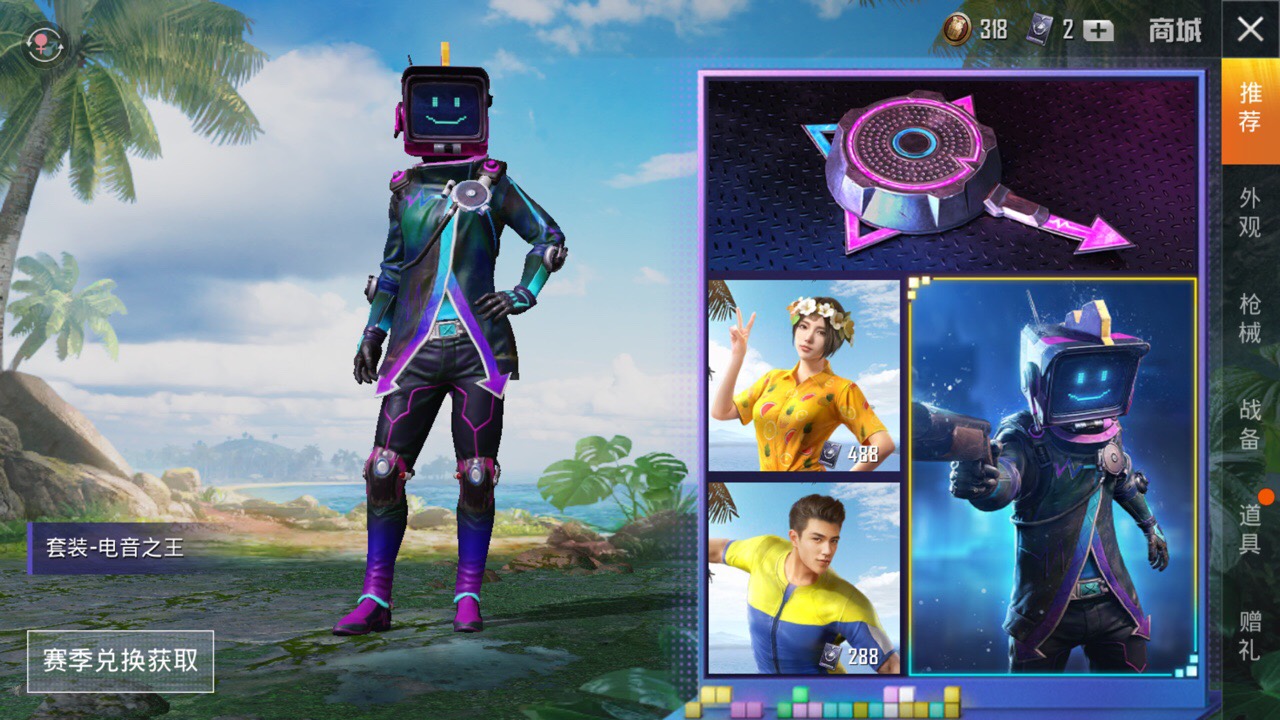The image size is (1280, 720).
Task: Select the 战备 category tab
Action: 1250,424
